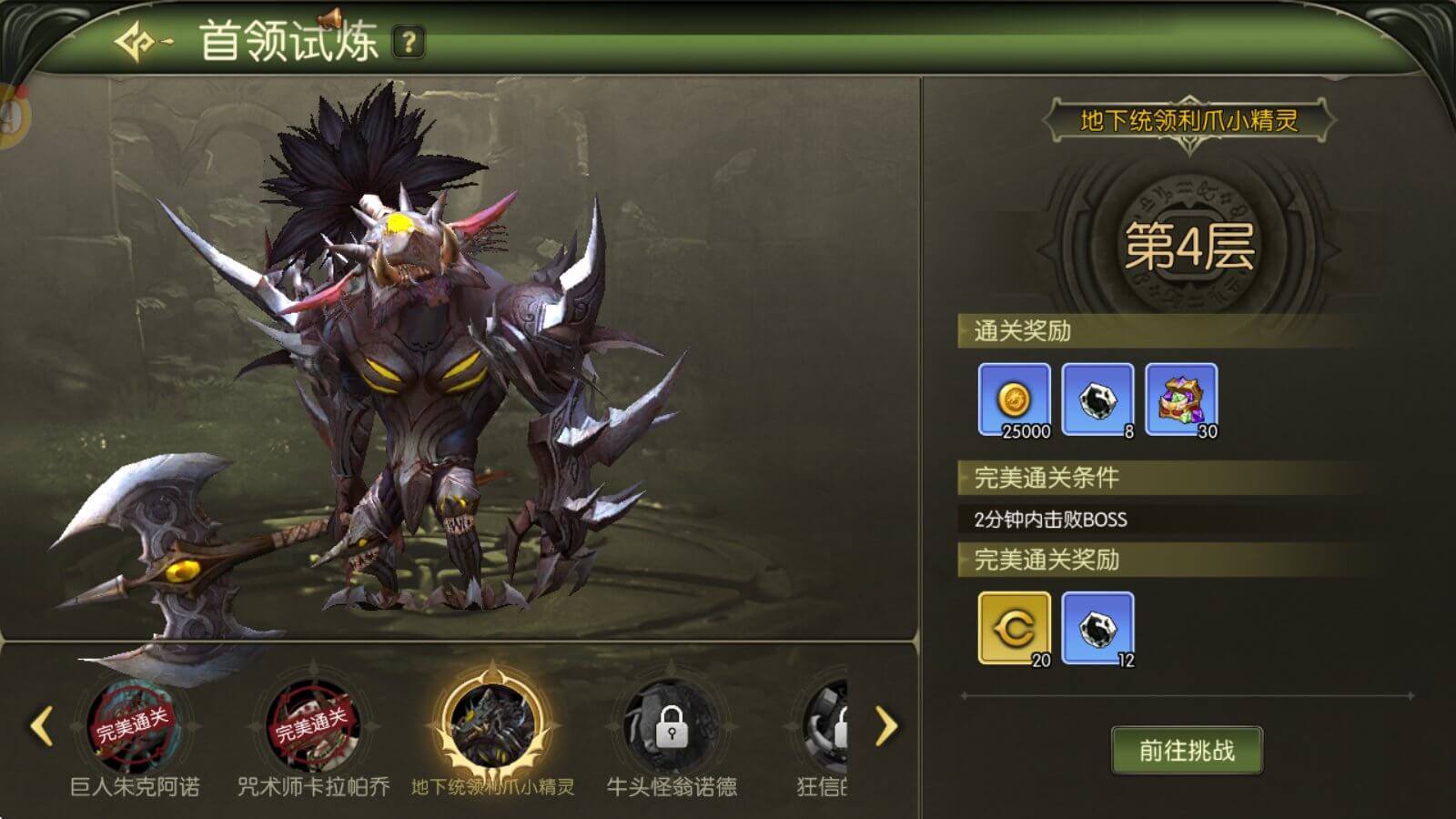Viewport: 1456px width, 819px height.
Task: Go back using the top-left arrow
Action: pos(142,42)
